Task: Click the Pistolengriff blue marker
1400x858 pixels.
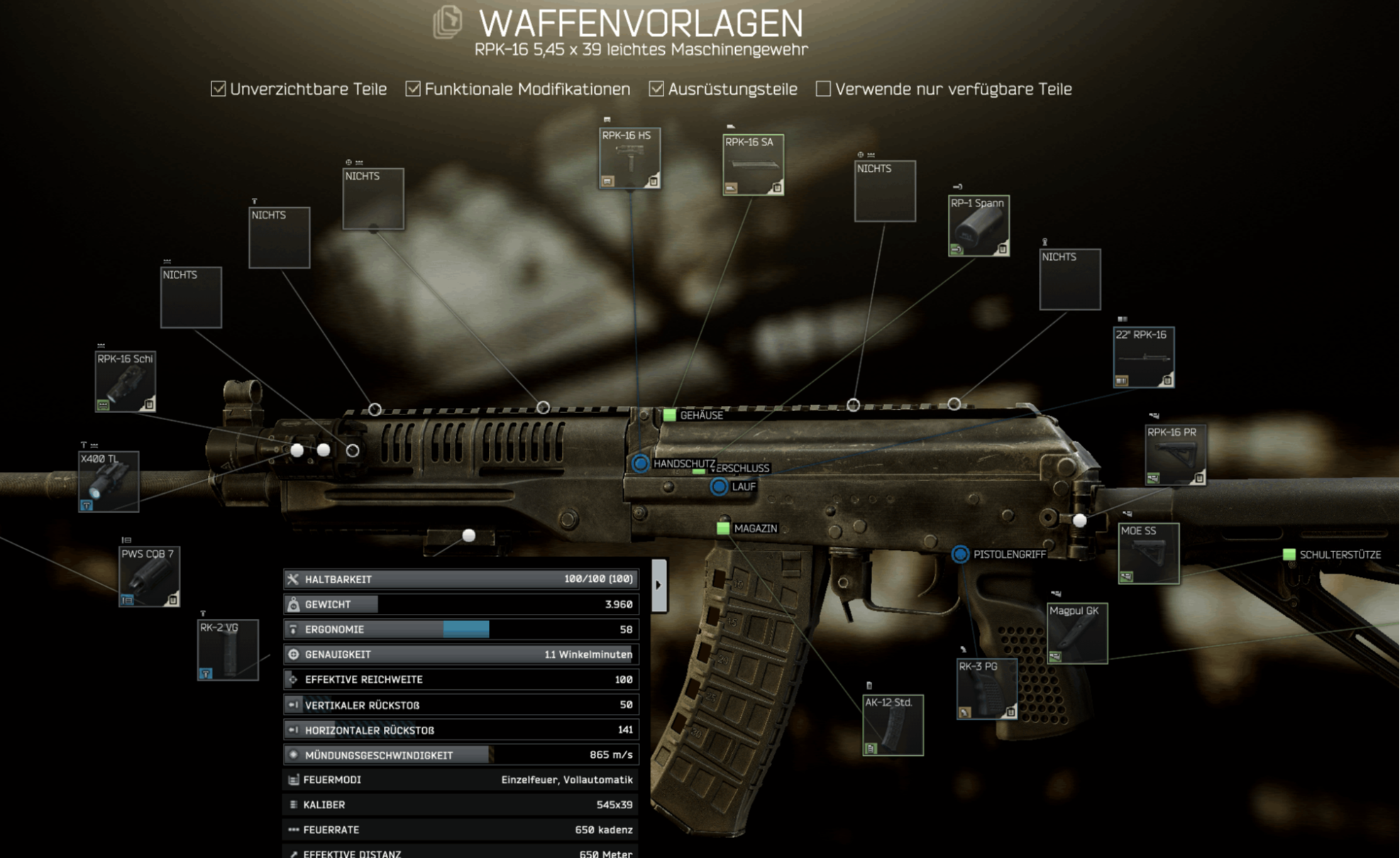Action: tap(960, 554)
